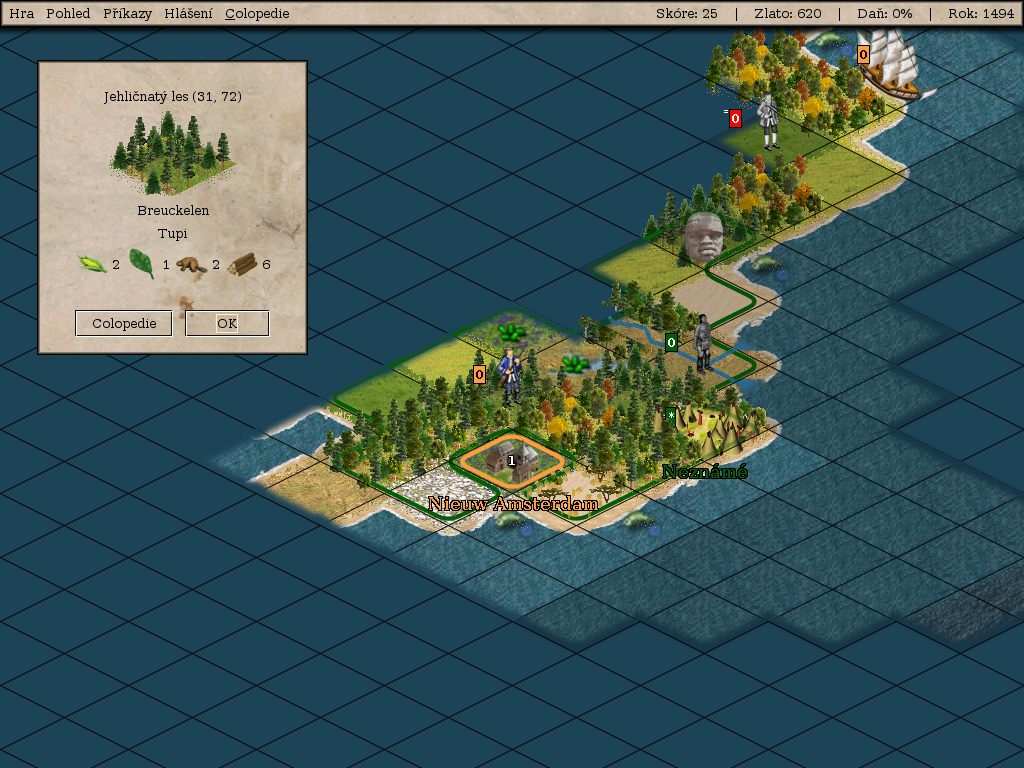
Task: Open the Hra menu
Action: 21,14
